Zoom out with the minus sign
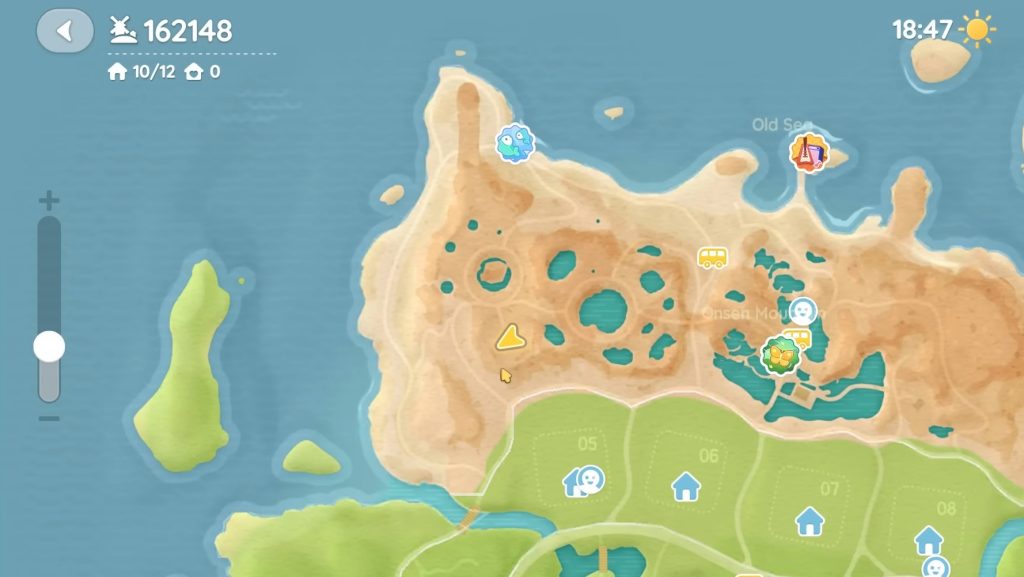 click(x=49, y=419)
